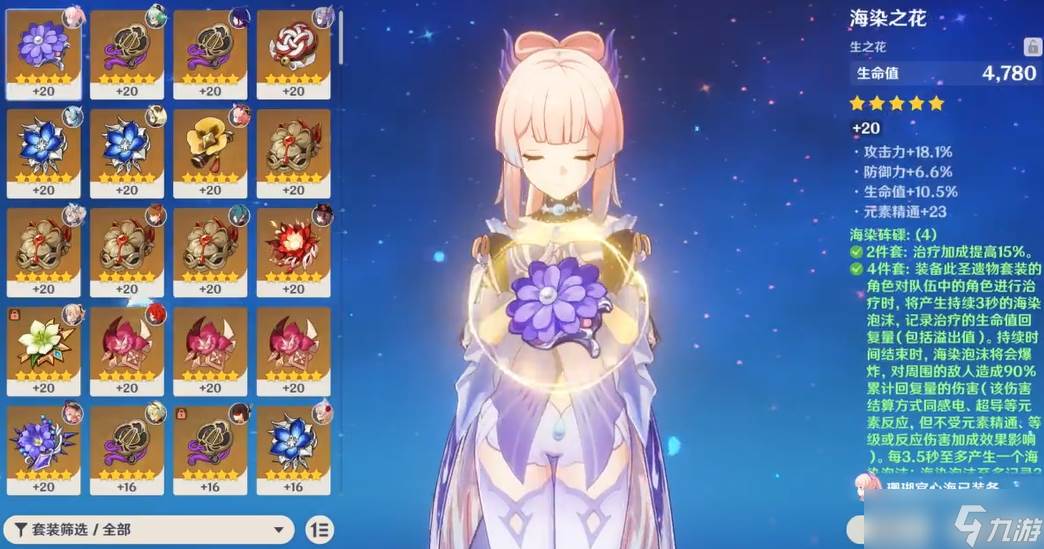
Task: Open the 套装筛选 set filter dropdown
Action: (x=150, y=529)
